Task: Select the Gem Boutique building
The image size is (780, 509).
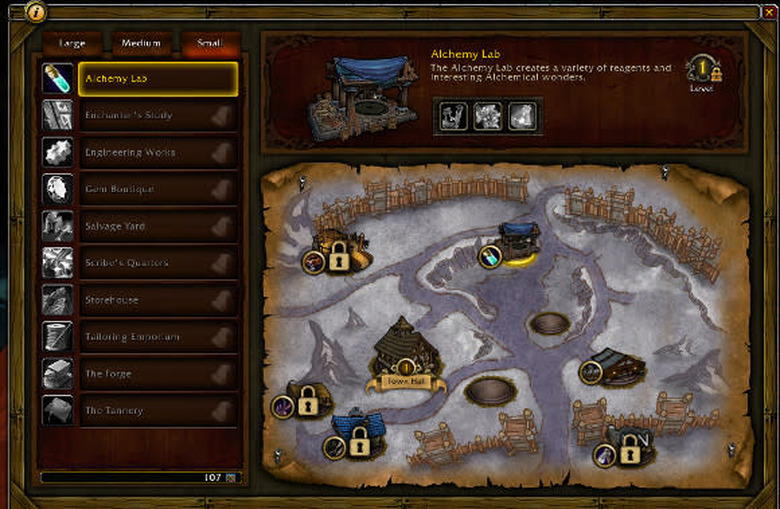Action: pos(158,189)
